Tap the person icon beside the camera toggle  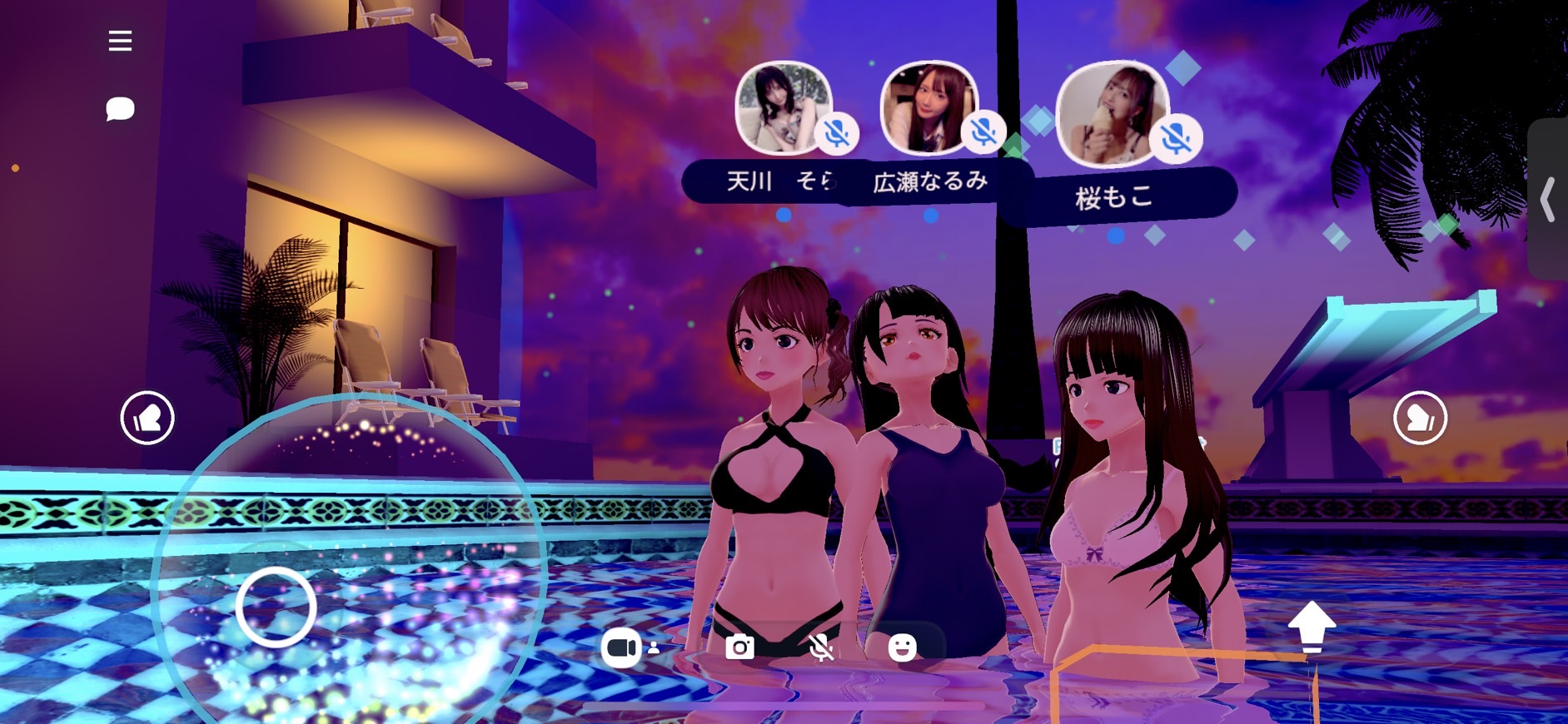pyautogui.click(x=653, y=648)
